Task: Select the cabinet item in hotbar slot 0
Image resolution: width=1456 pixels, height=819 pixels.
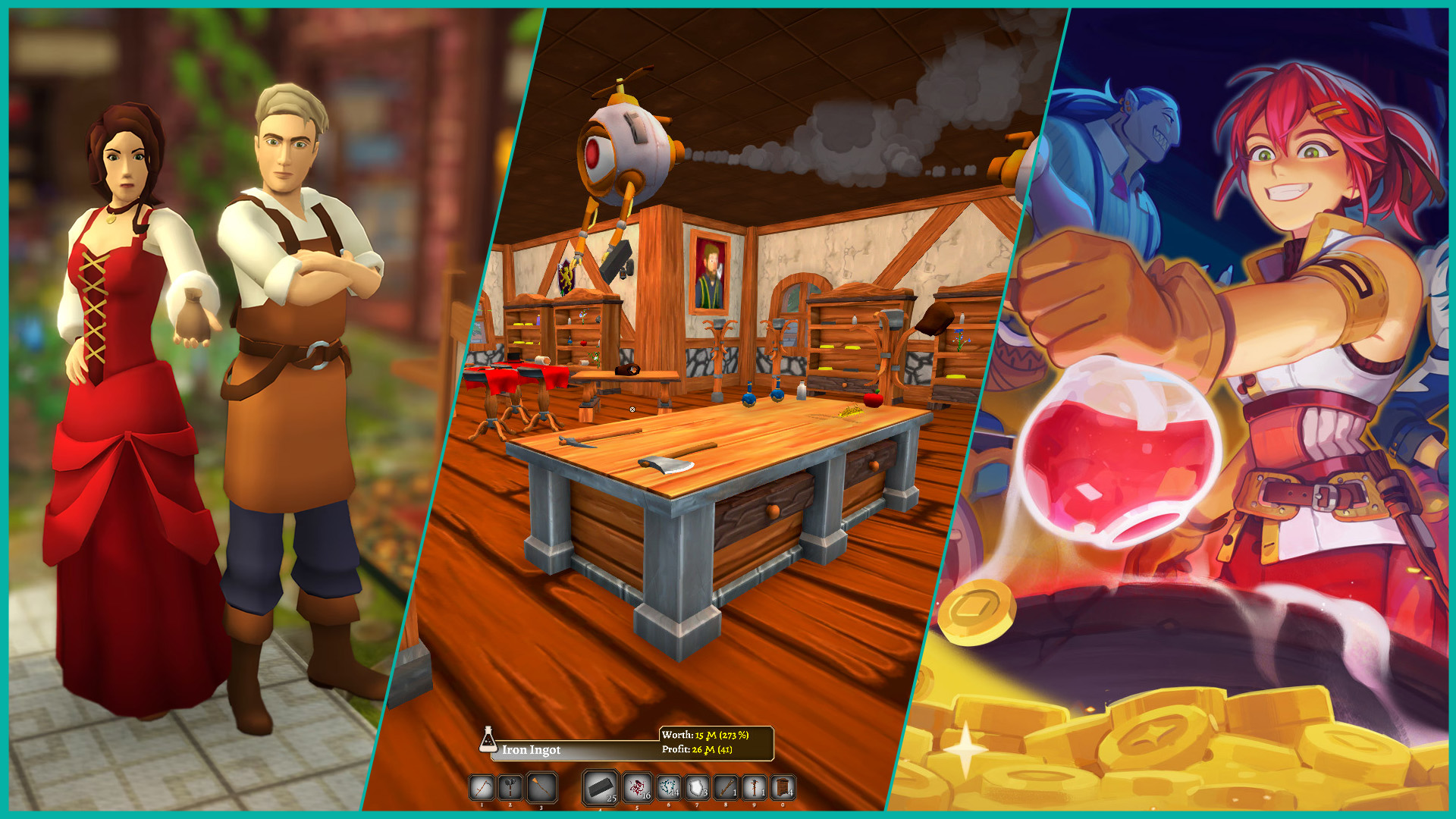Action: (783, 787)
